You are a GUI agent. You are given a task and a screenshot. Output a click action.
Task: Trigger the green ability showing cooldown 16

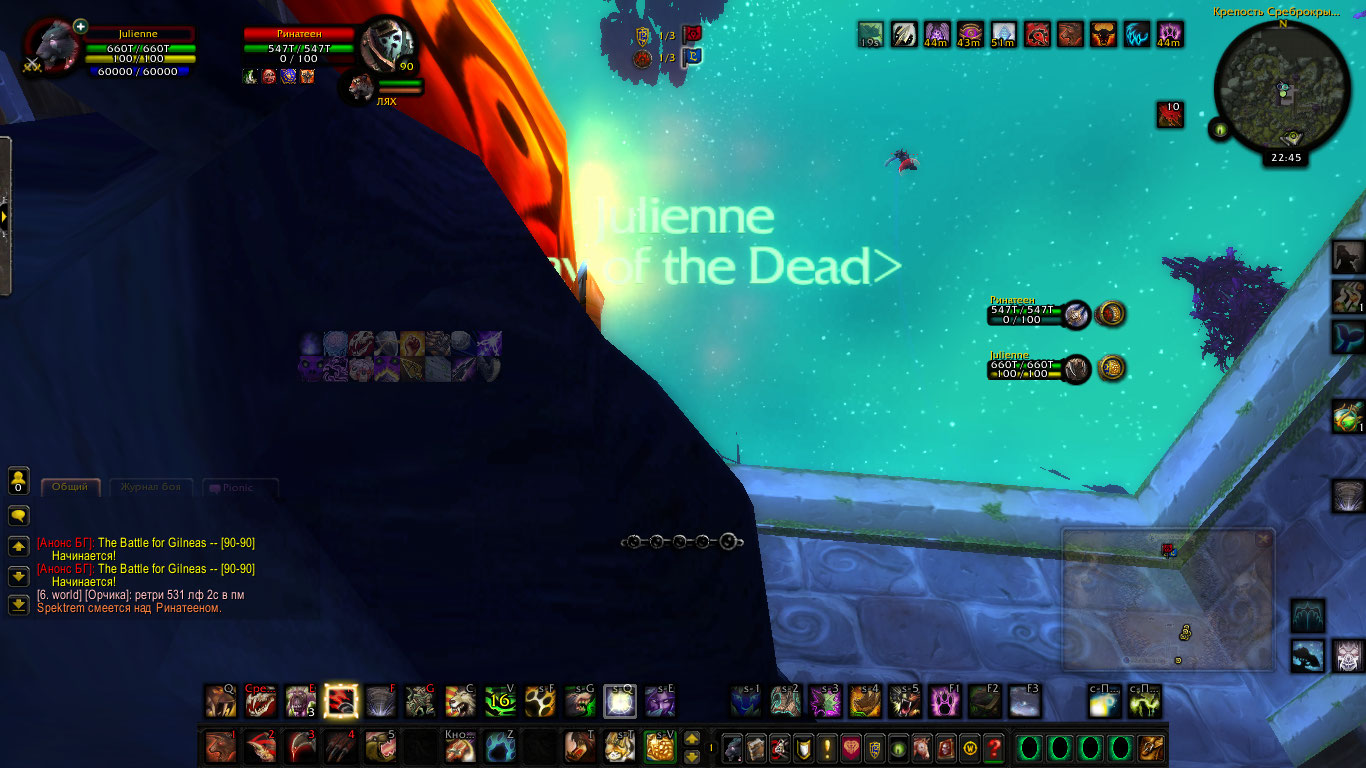(500, 701)
